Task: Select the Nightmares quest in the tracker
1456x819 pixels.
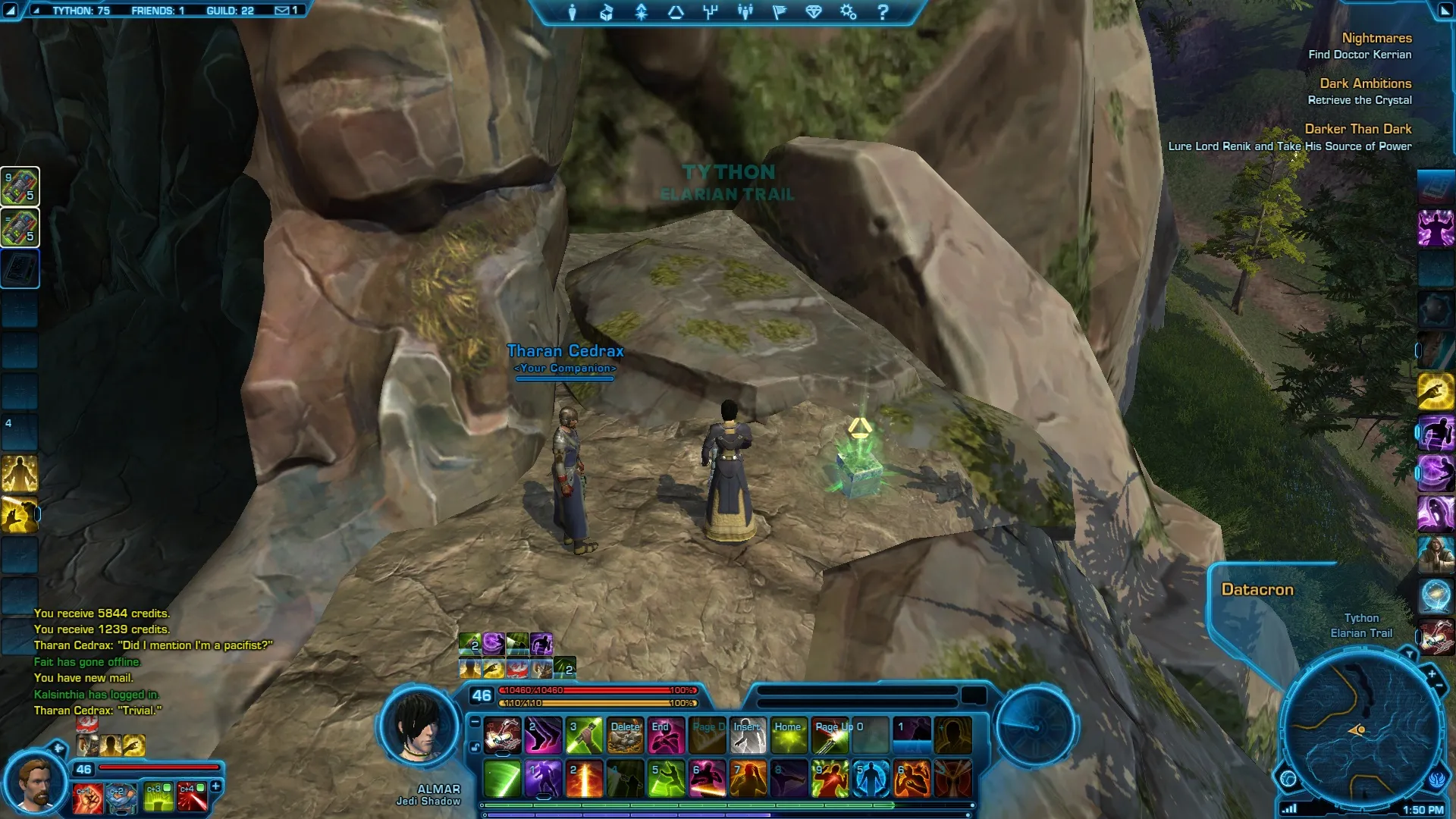Action: [1376, 38]
